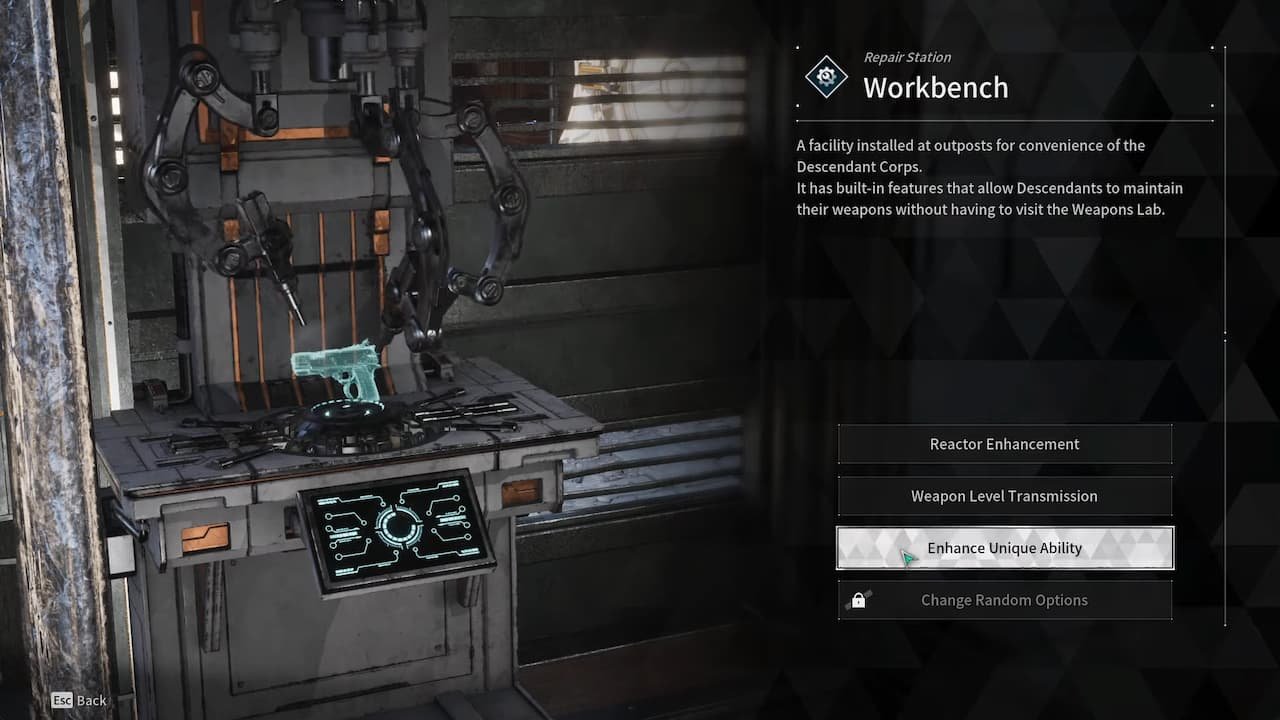Open Weapon Level Transmission
1280x720 pixels.
pyautogui.click(x=1004, y=496)
